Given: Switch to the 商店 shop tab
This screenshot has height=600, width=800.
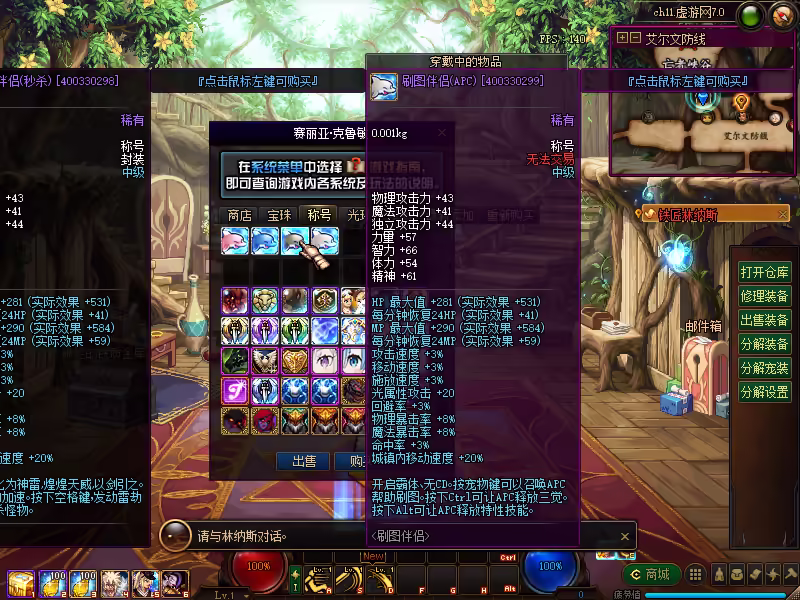Looking at the screenshot, I should pos(239,215).
